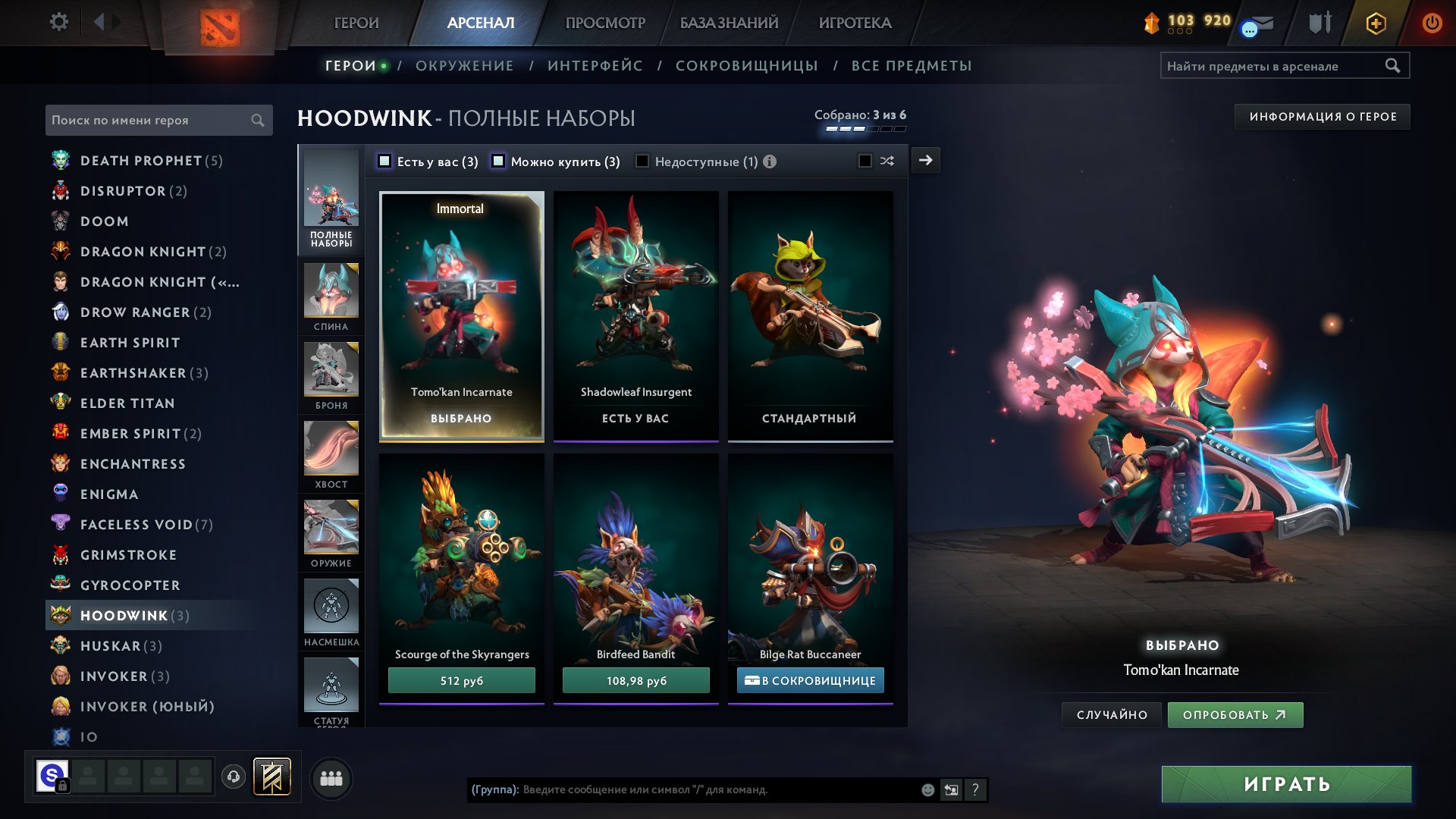The image size is (1456, 819).
Task: Uncheck the 'Можно купить (3)' filter
Action: (499, 161)
